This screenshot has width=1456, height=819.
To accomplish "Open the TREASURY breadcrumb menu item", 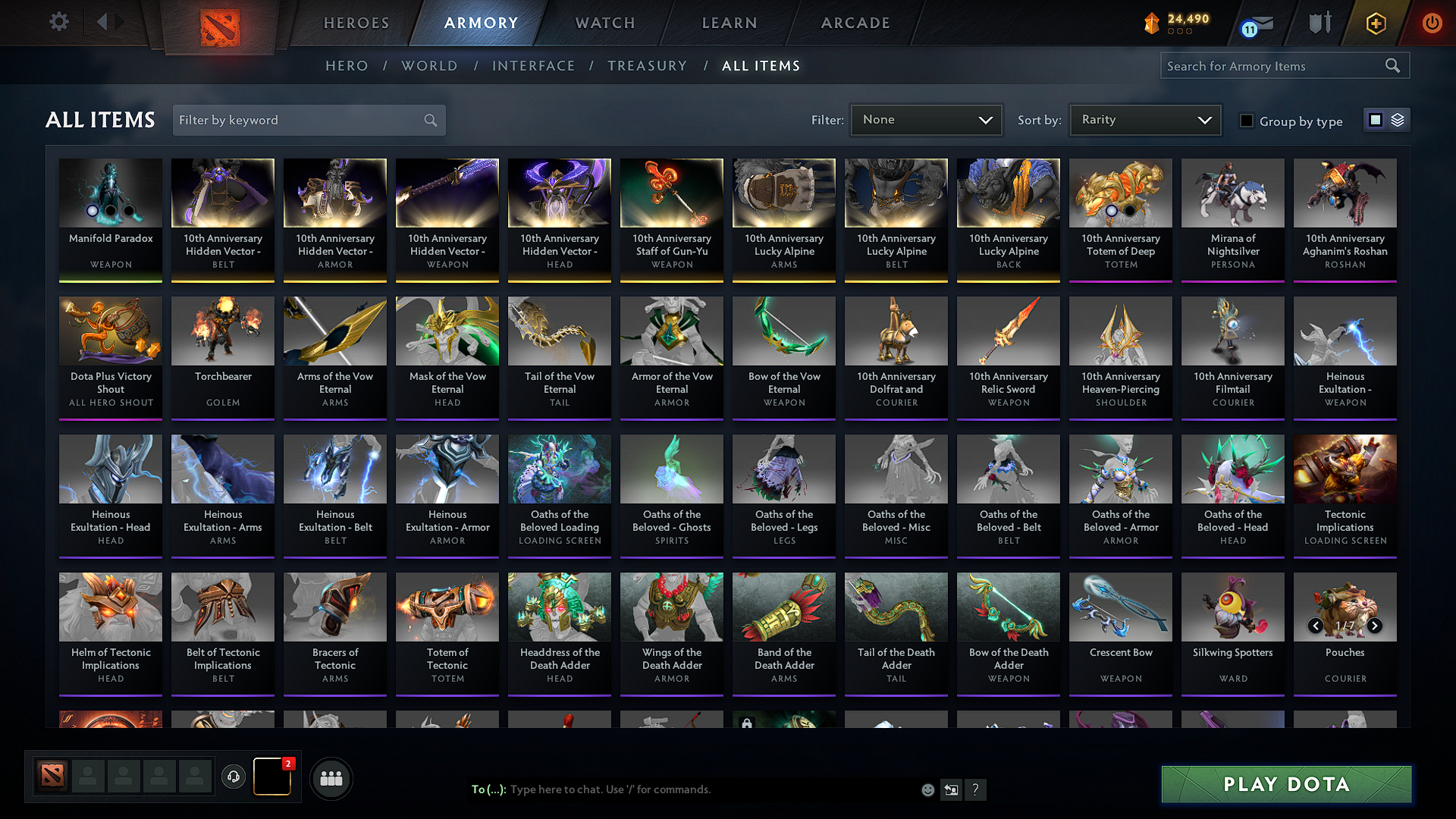I will (647, 66).
